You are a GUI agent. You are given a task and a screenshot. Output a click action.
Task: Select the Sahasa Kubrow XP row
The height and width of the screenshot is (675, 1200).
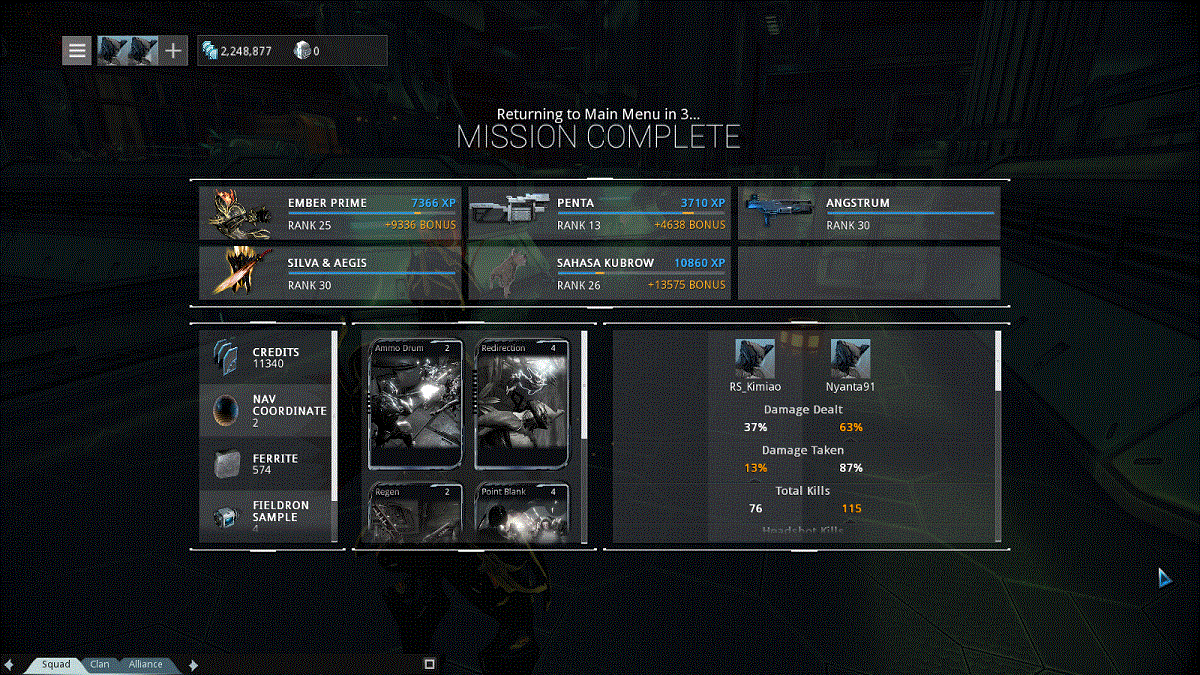point(598,273)
